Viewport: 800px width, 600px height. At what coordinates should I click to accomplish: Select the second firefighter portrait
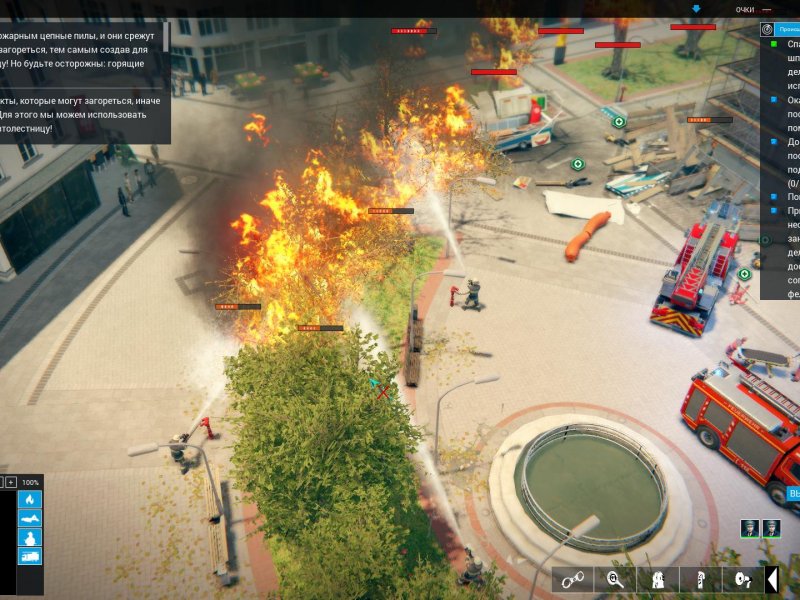[771, 528]
